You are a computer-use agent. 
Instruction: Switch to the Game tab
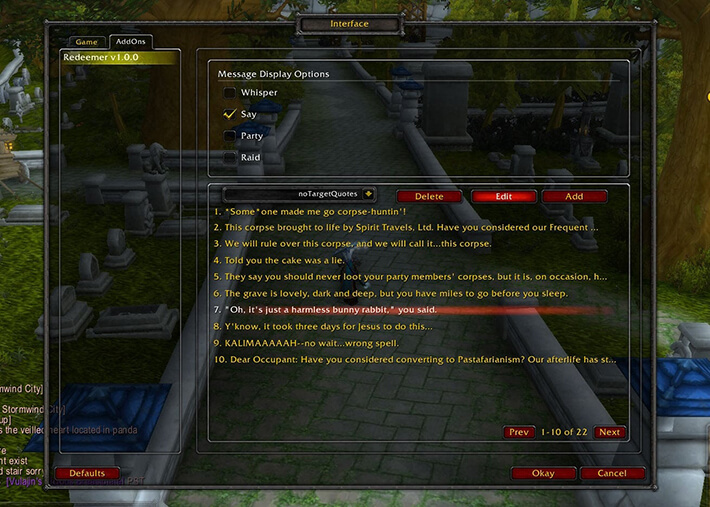pyautogui.click(x=86, y=42)
